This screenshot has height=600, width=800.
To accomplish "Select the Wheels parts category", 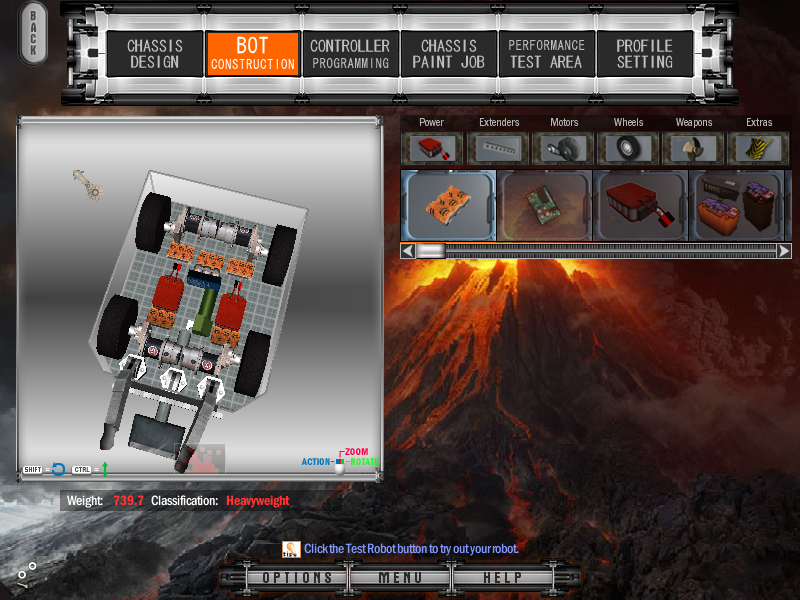I will point(629,148).
